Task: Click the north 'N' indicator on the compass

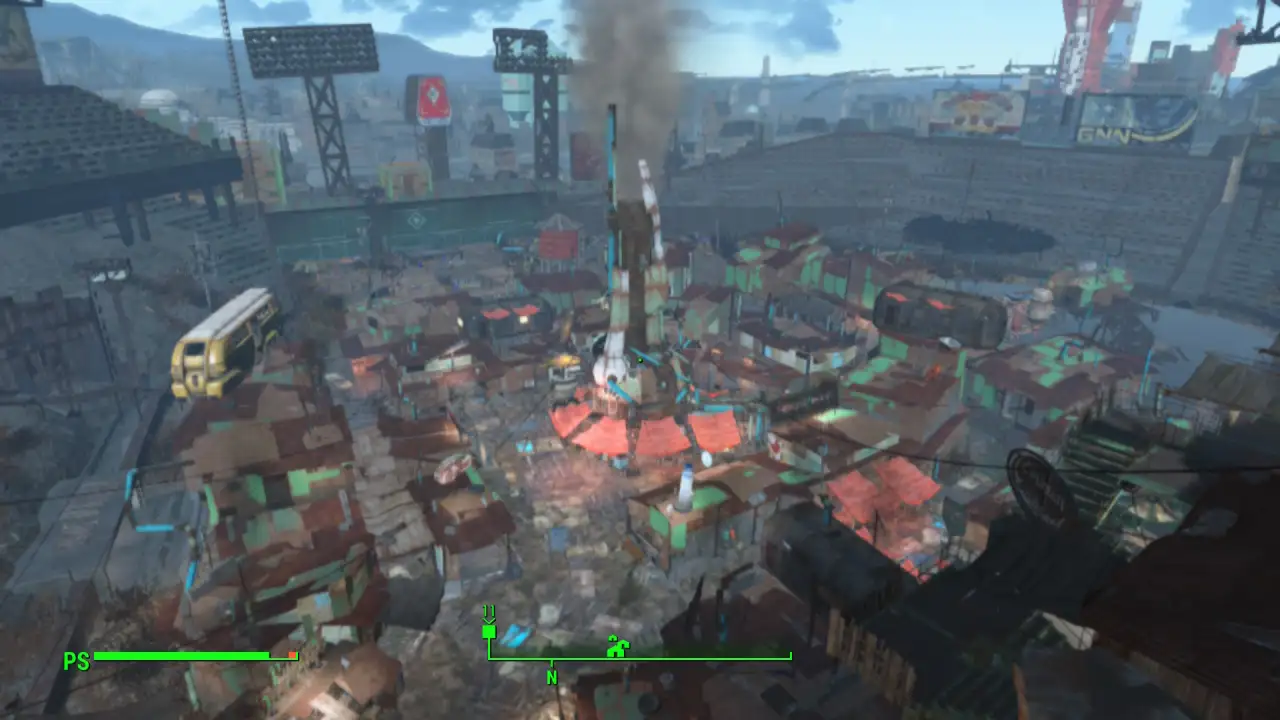Action: click(x=550, y=677)
